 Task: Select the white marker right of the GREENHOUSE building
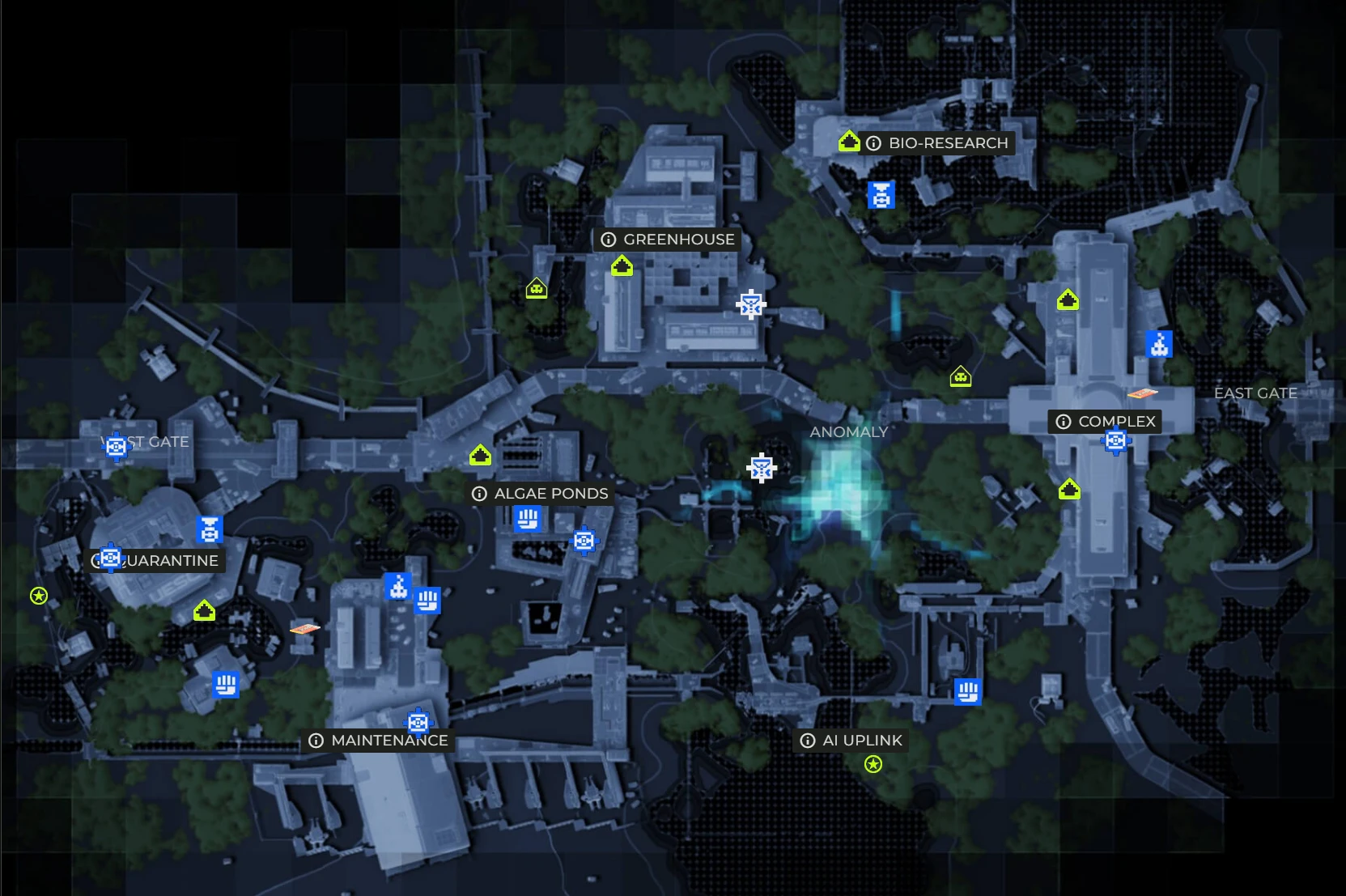(750, 305)
